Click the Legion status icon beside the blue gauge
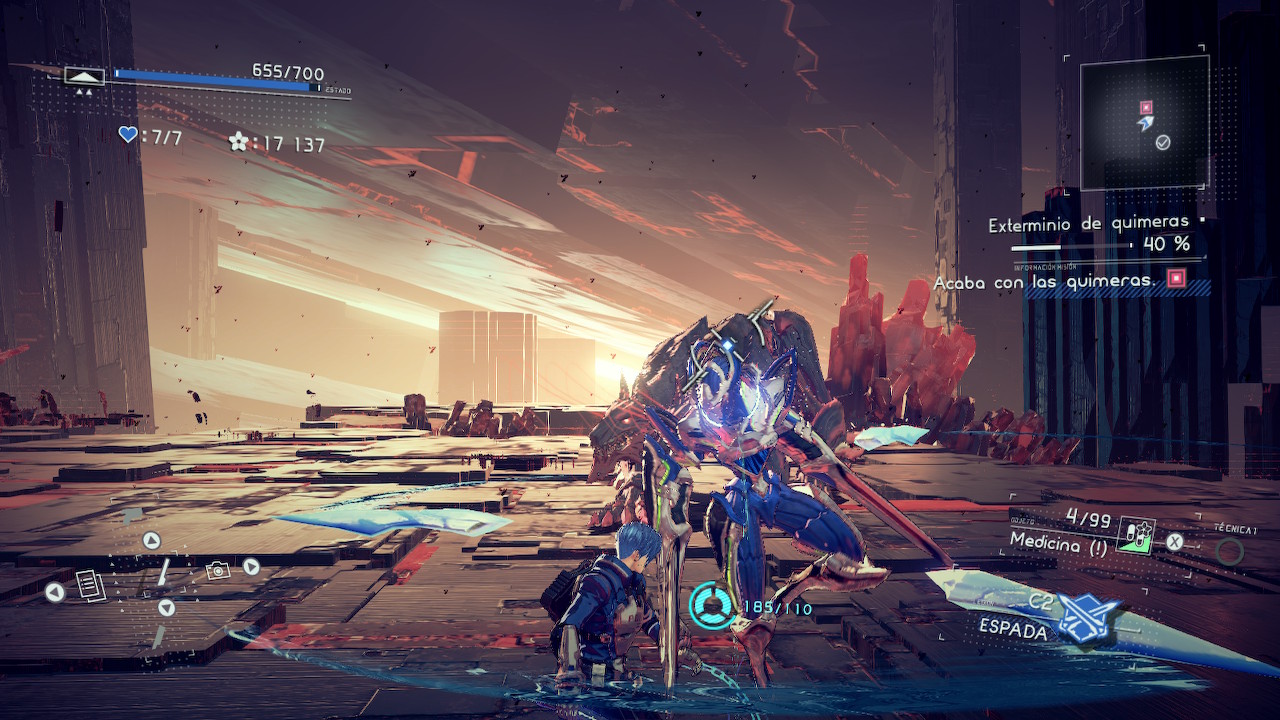This screenshot has width=1280, height=720. coord(84,76)
